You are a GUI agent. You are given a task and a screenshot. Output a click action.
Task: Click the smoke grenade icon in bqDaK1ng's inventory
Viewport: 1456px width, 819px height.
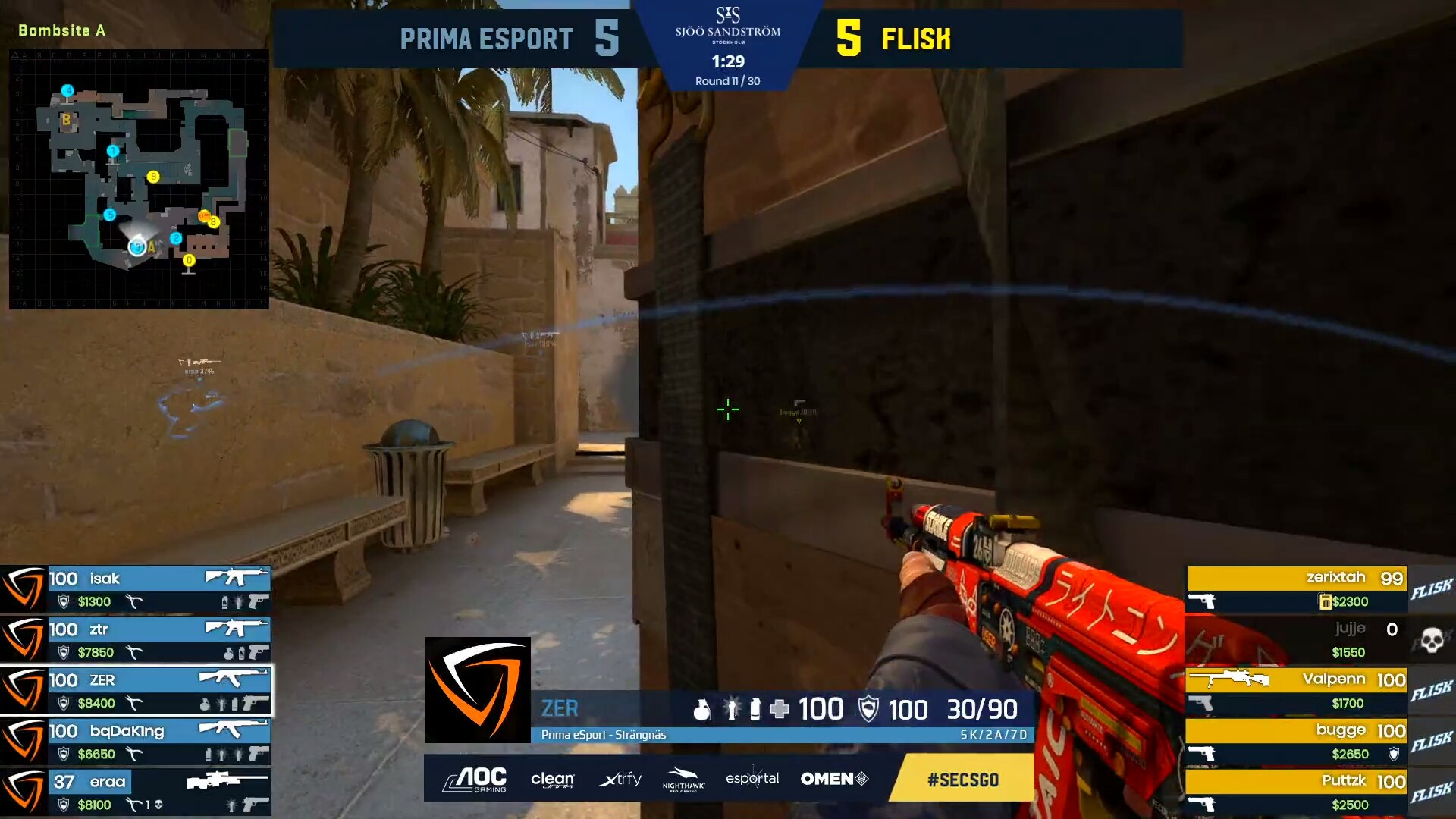click(210, 753)
